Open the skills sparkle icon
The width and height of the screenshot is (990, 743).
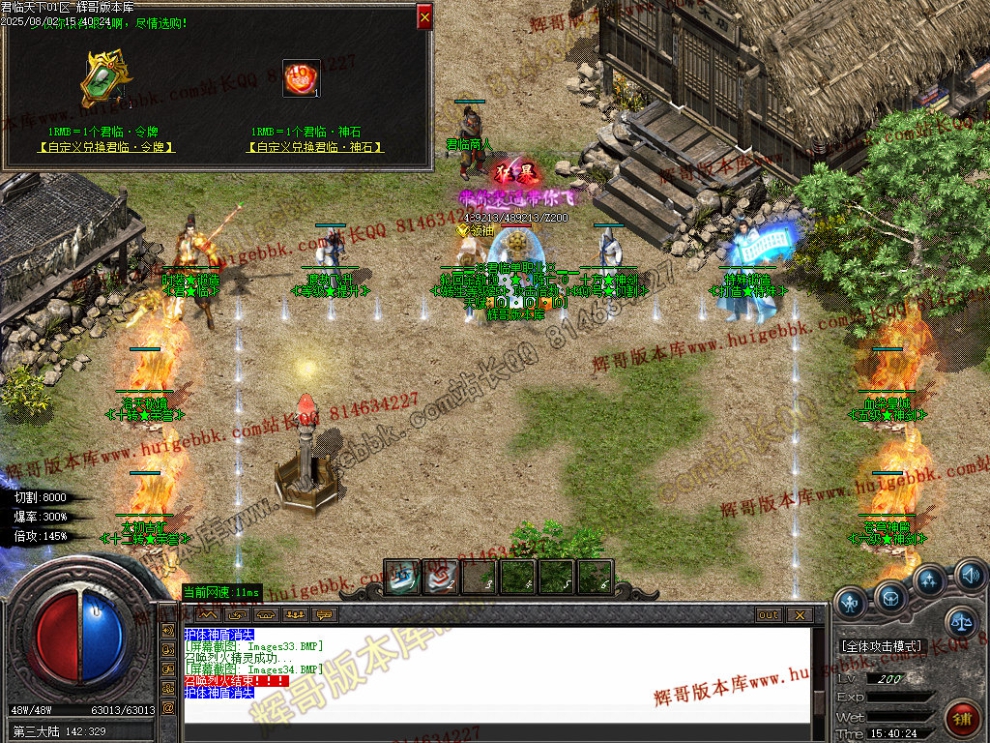point(929,580)
